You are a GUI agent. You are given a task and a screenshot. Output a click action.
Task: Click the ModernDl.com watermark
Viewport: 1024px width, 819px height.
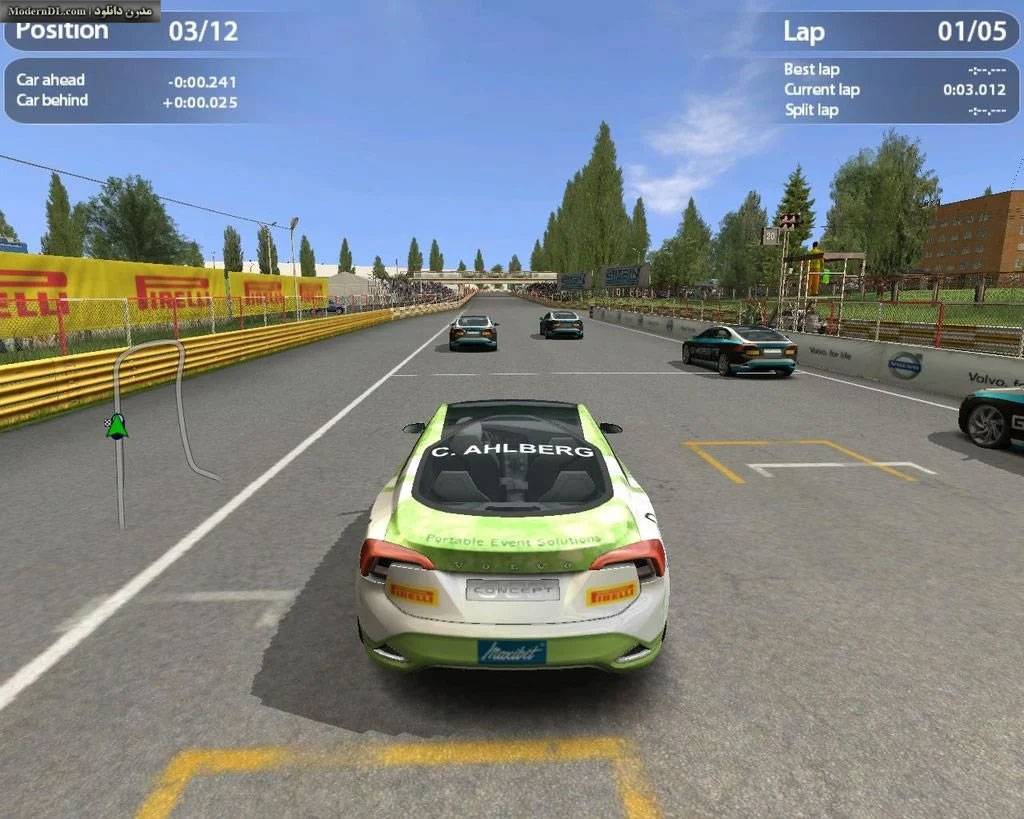pyautogui.click(x=80, y=10)
